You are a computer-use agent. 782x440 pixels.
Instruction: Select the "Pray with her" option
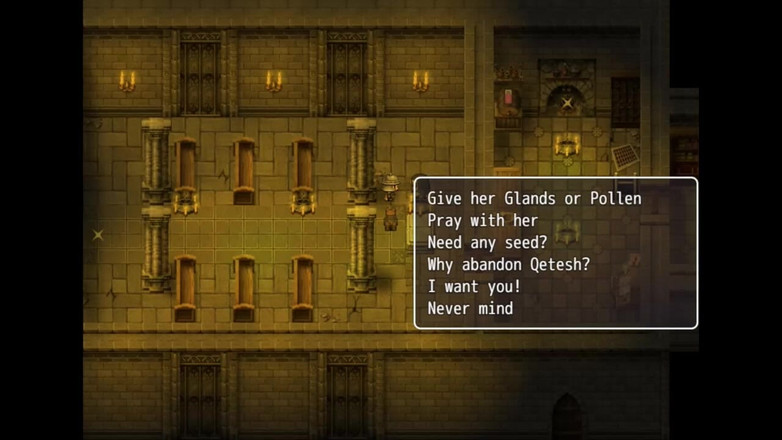[482, 221]
